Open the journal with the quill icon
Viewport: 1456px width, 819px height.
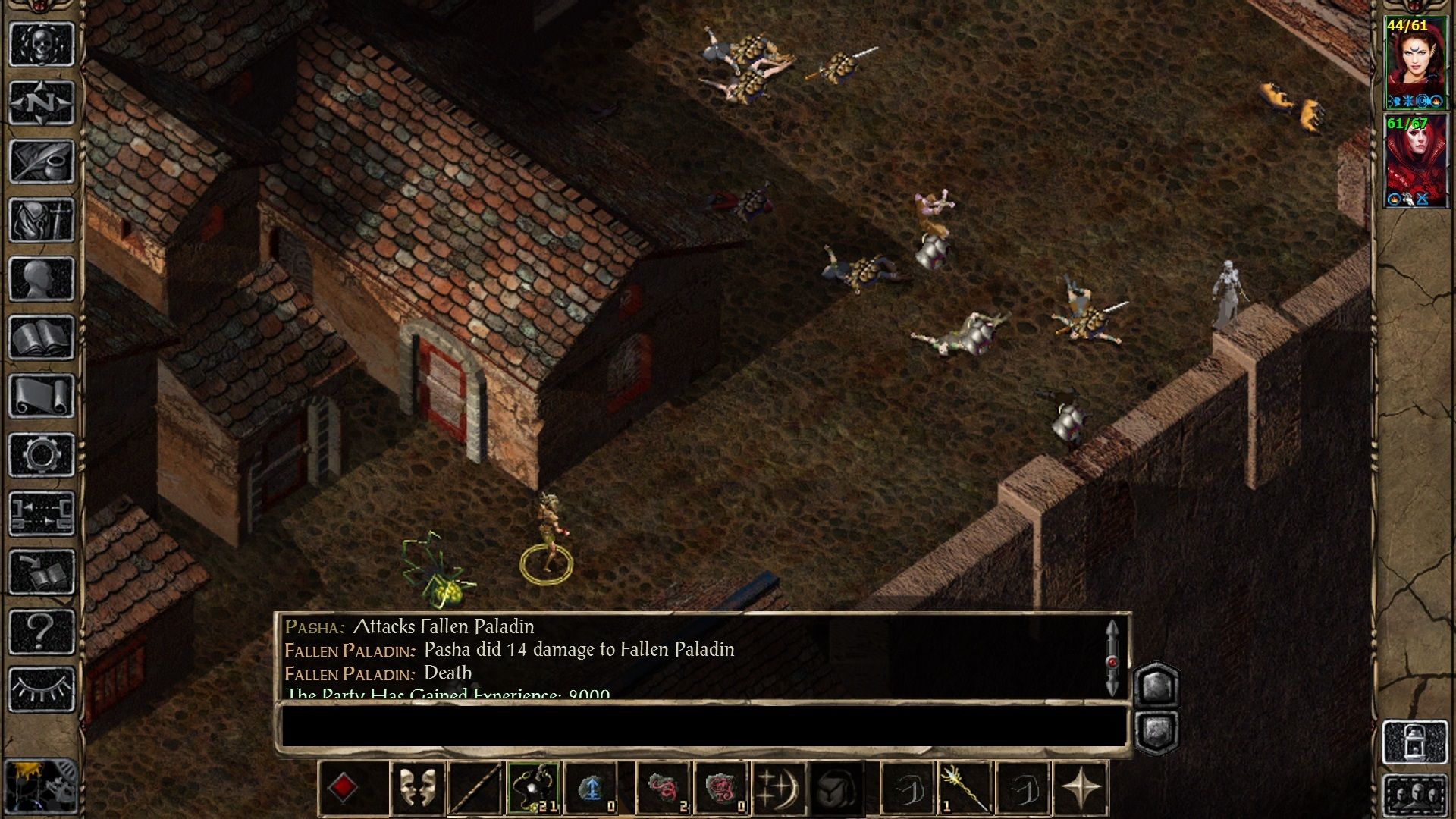click(x=42, y=162)
